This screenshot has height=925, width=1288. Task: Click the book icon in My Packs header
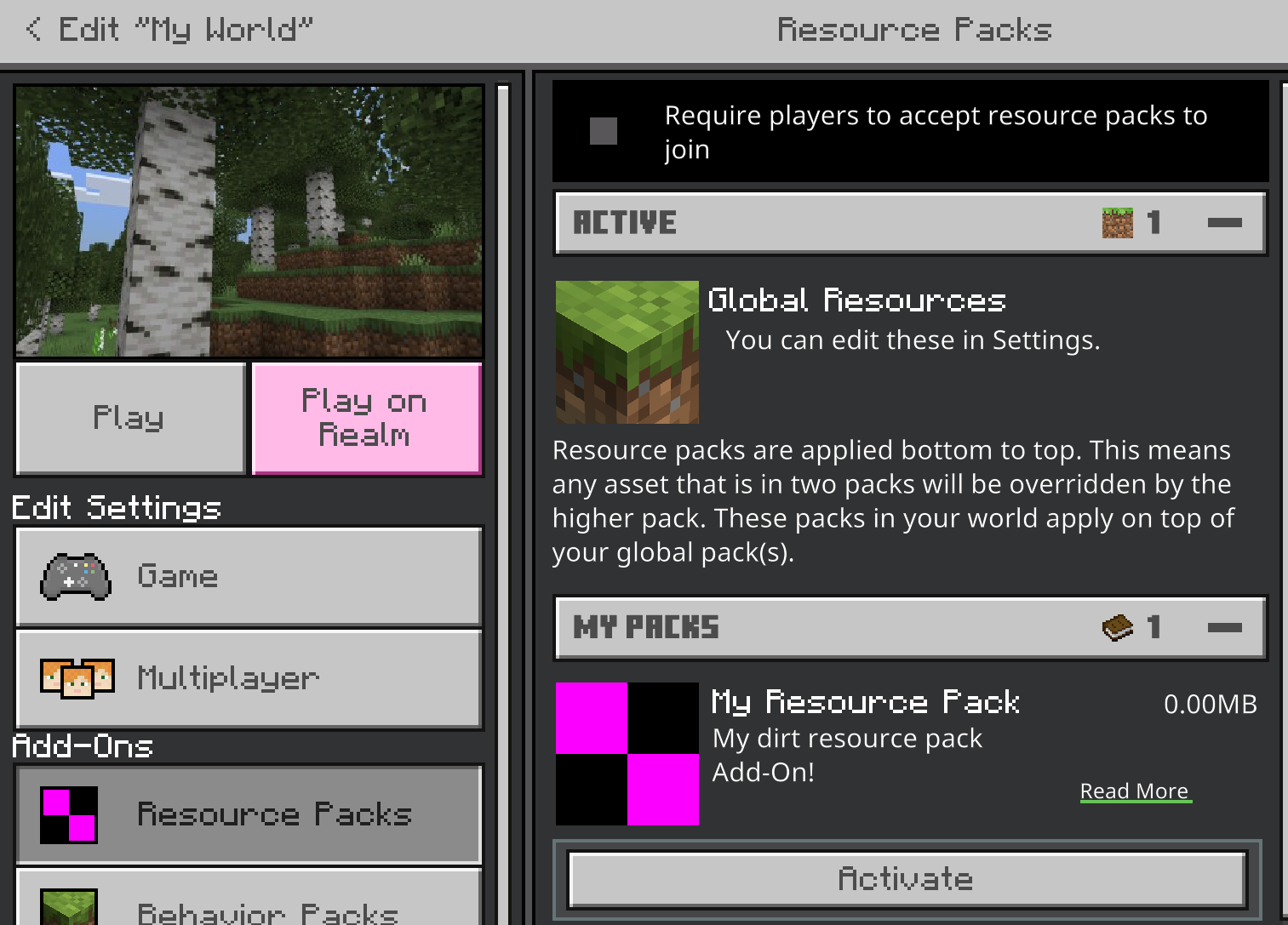[x=1117, y=627]
